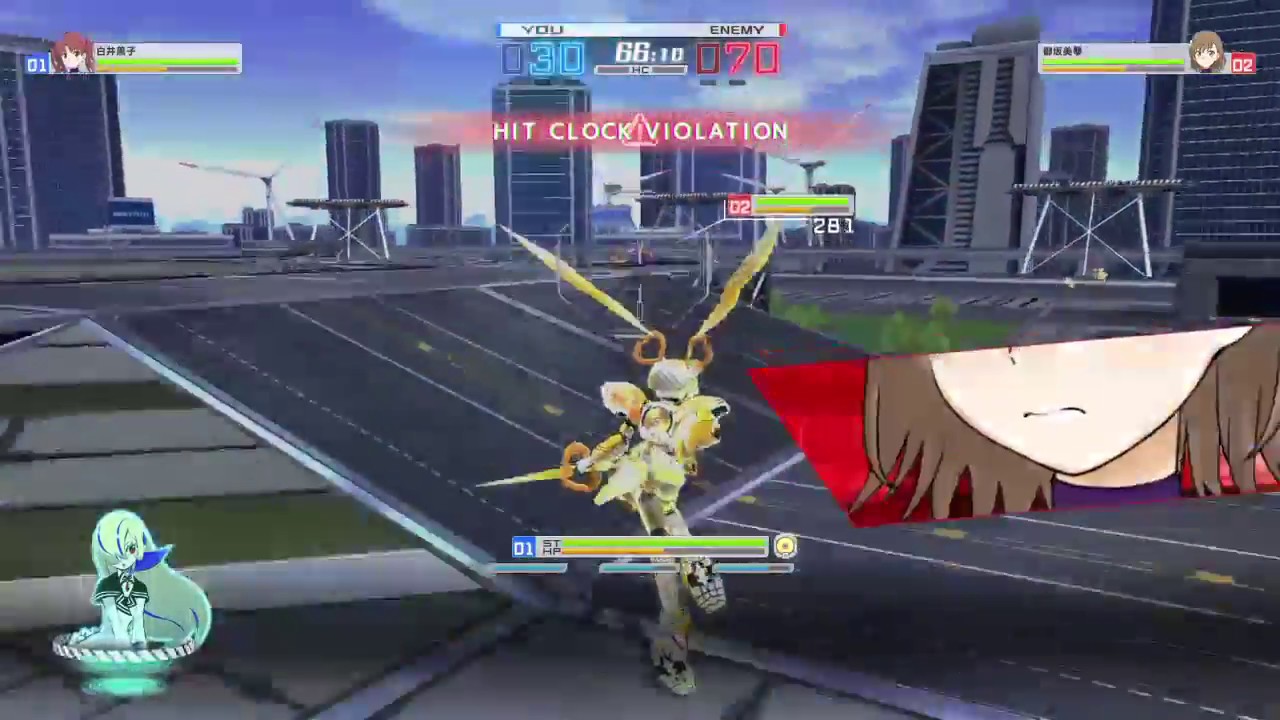Select the ENEMY label on the top scoreboard

737,29
